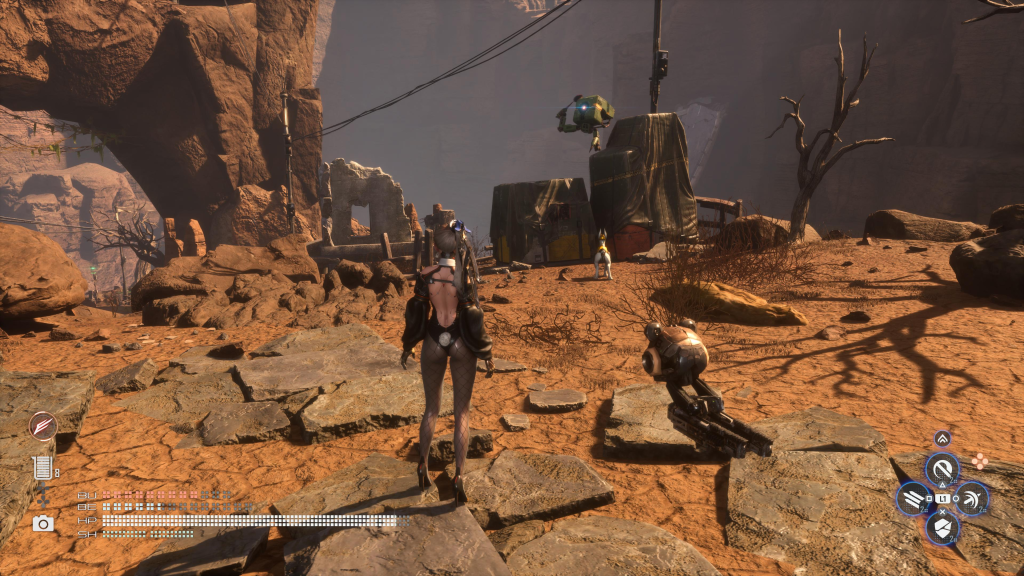
Task: Activate the arrow-slash skill on the wheel's right
Action: 971,498
